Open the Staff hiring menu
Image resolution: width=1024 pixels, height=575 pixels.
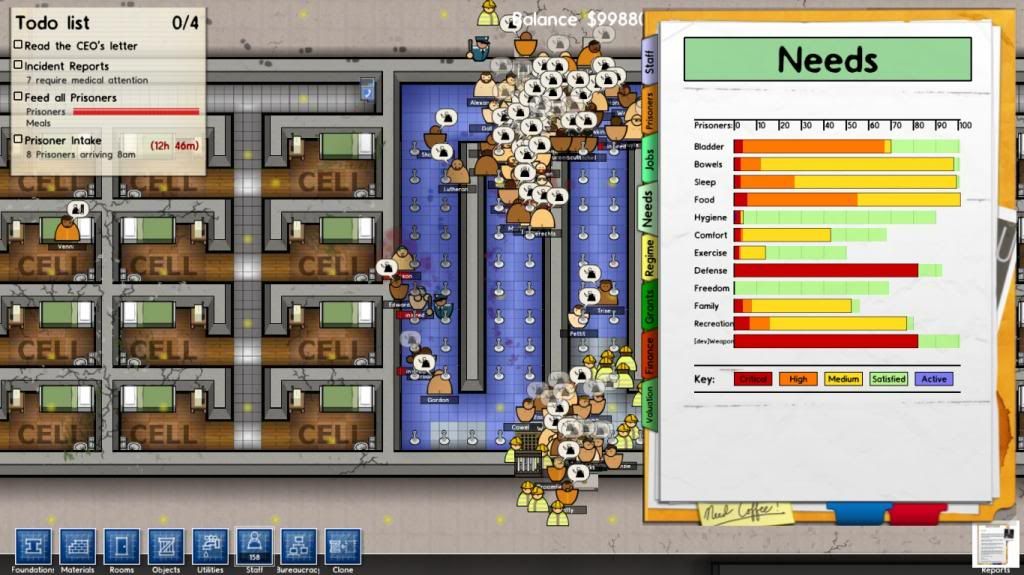click(x=253, y=546)
